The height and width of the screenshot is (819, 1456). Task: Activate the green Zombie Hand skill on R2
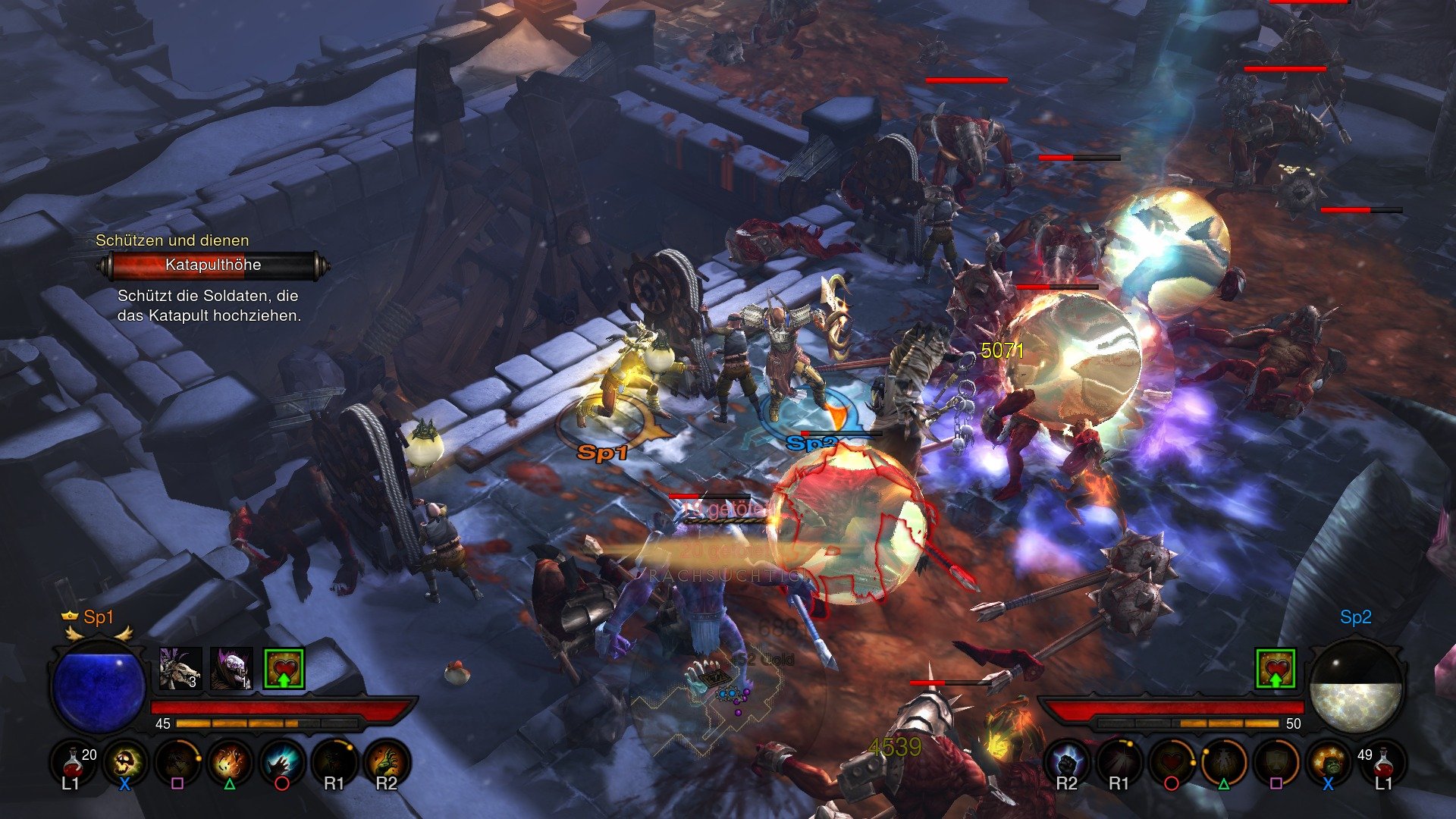pos(390,763)
